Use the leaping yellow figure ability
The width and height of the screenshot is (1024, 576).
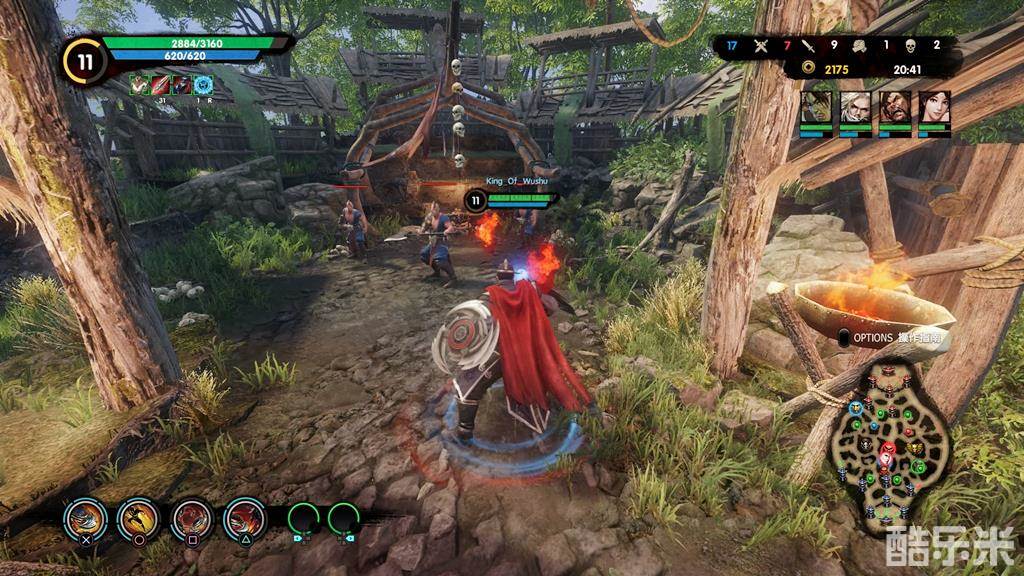click(x=138, y=517)
